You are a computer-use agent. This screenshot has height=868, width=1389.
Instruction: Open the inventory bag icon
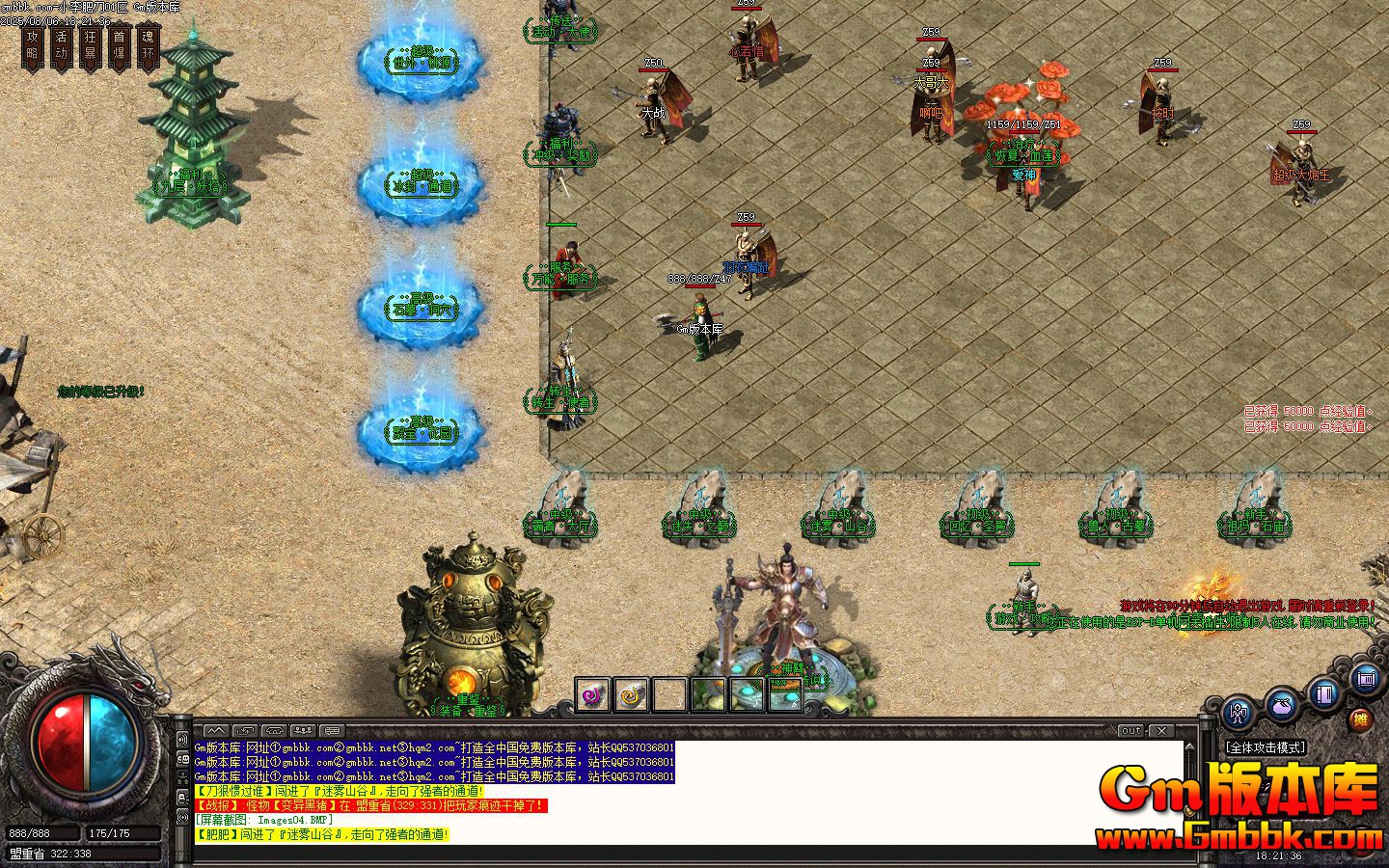[1281, 708]
